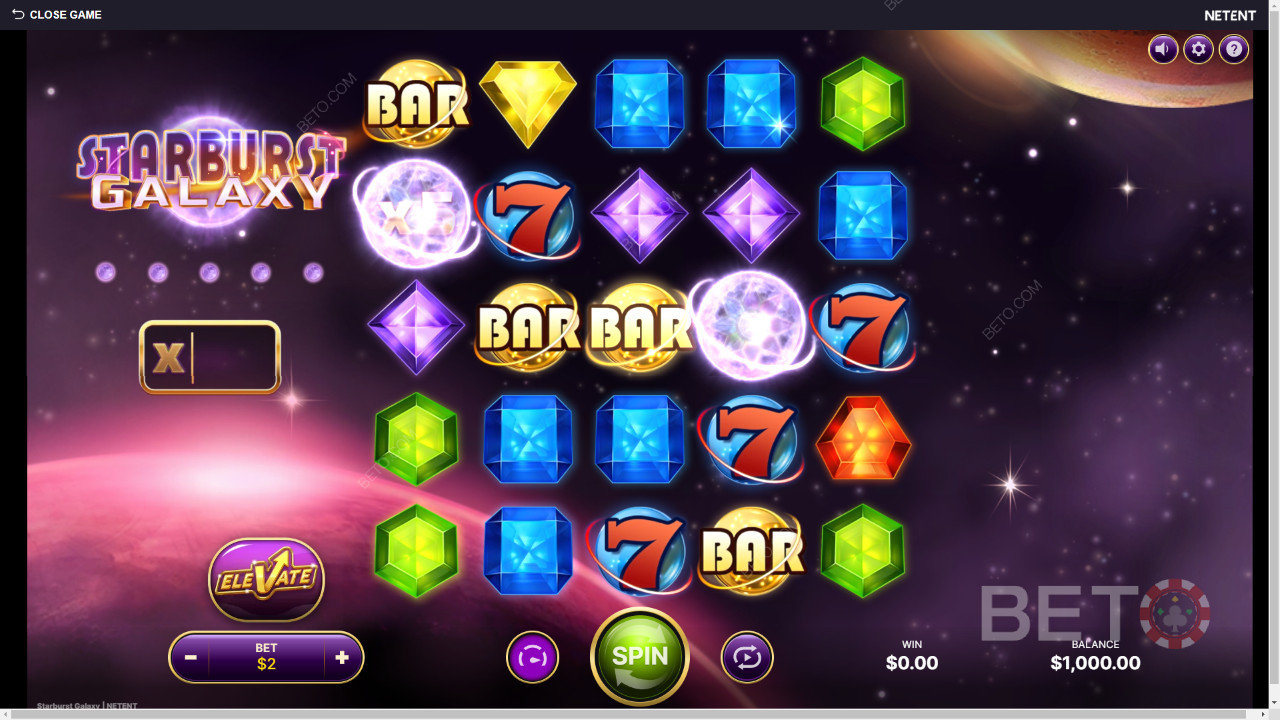
Task: Open the help question mark icon
Action: 1233,49
